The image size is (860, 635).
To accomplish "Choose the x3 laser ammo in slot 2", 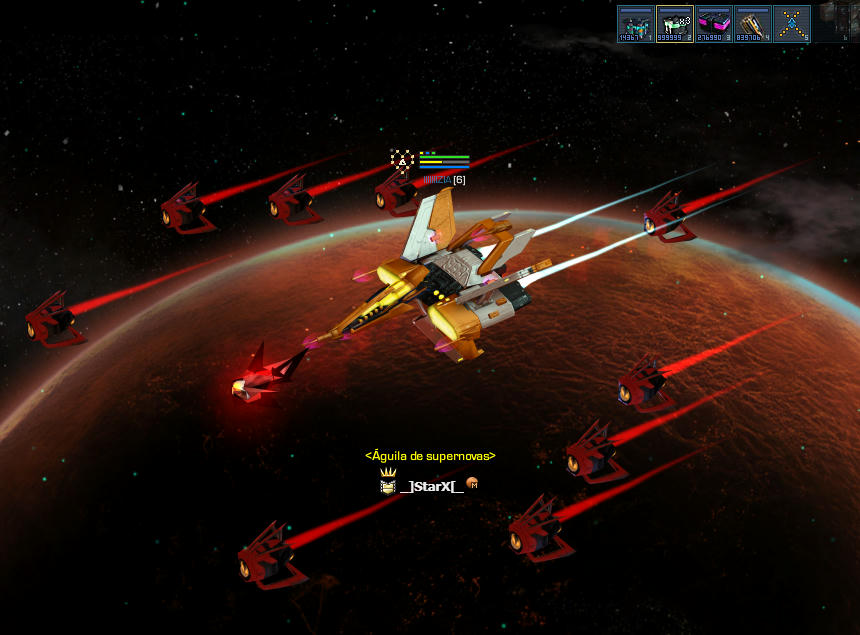I will (674, 24).
